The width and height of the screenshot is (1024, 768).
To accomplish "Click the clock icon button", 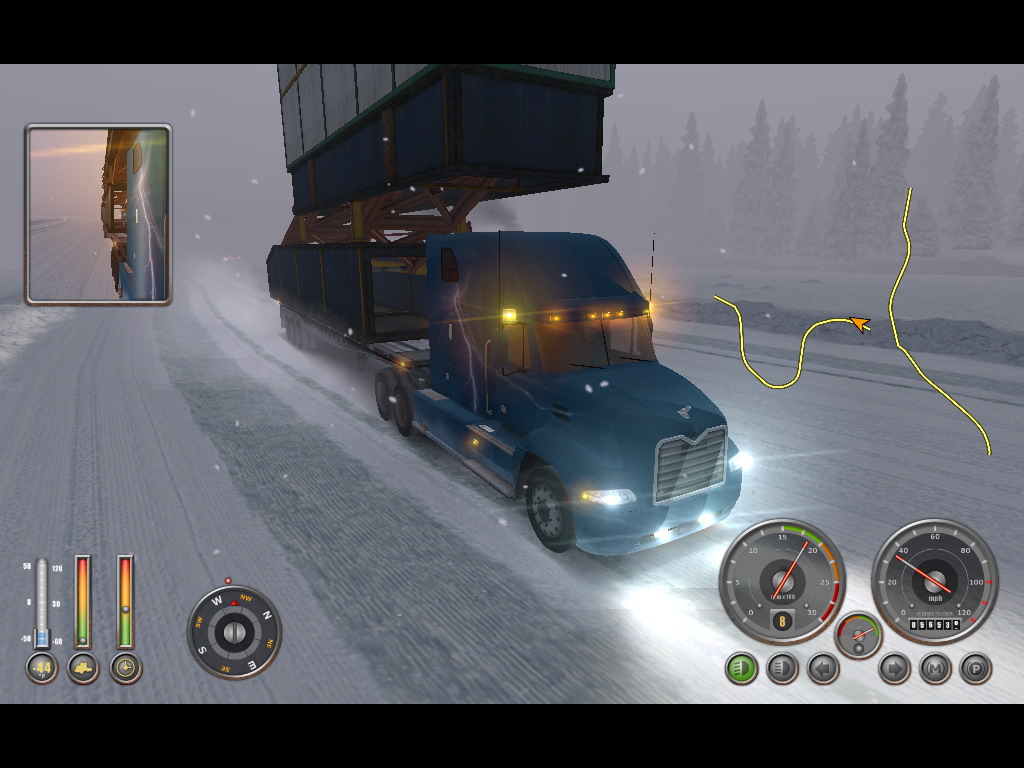I will [125, 668].
